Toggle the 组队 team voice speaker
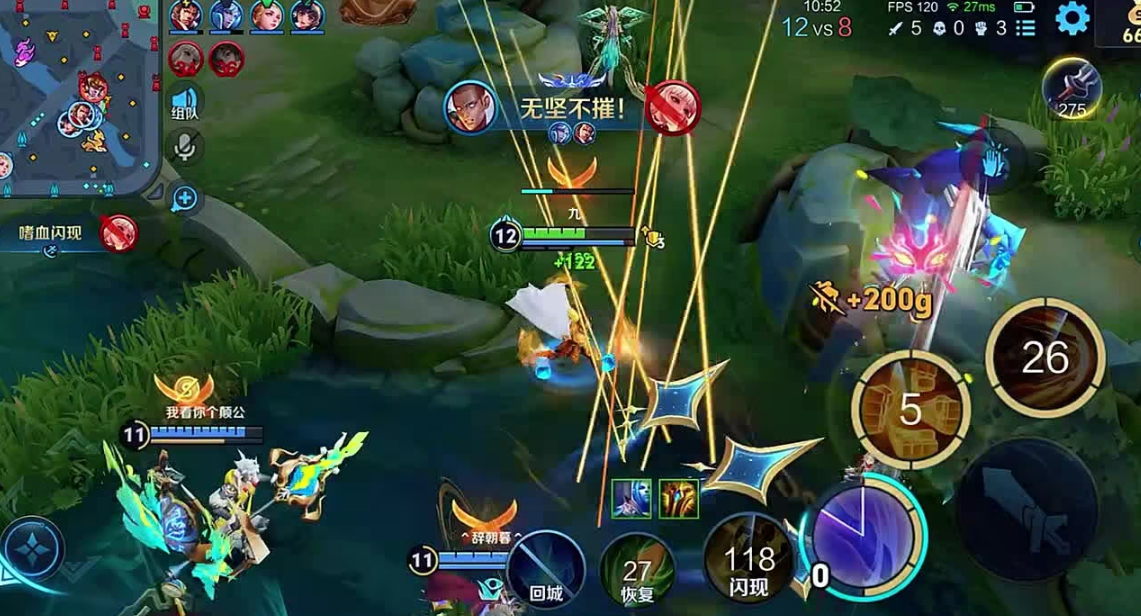 point(184,102)
